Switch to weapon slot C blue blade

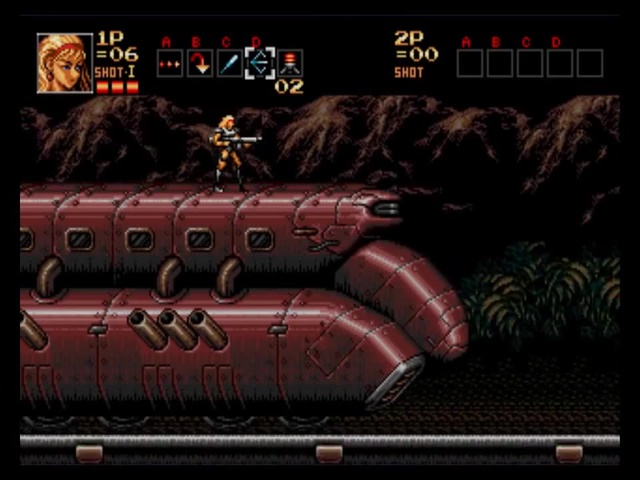pyautogui.click(x=230, y=63)
